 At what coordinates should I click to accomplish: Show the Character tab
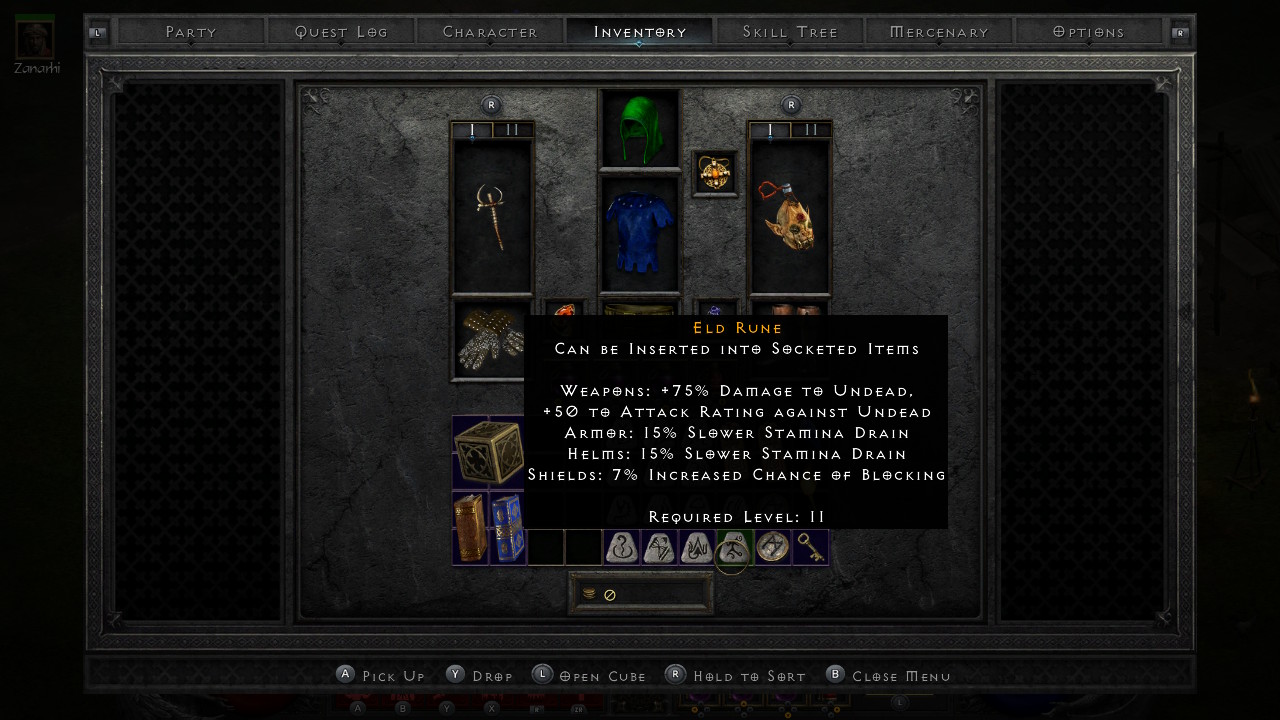coord(490,32)
